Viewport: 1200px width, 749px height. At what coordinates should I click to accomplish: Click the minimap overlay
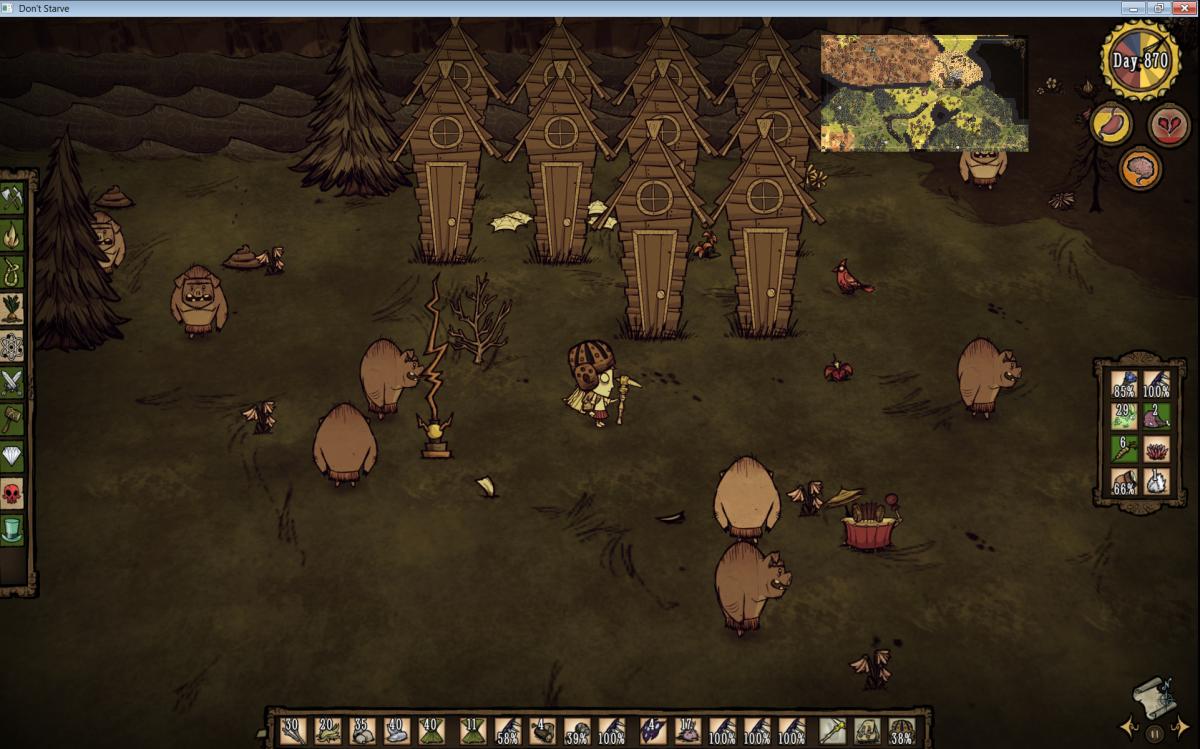tap(924, 92)
